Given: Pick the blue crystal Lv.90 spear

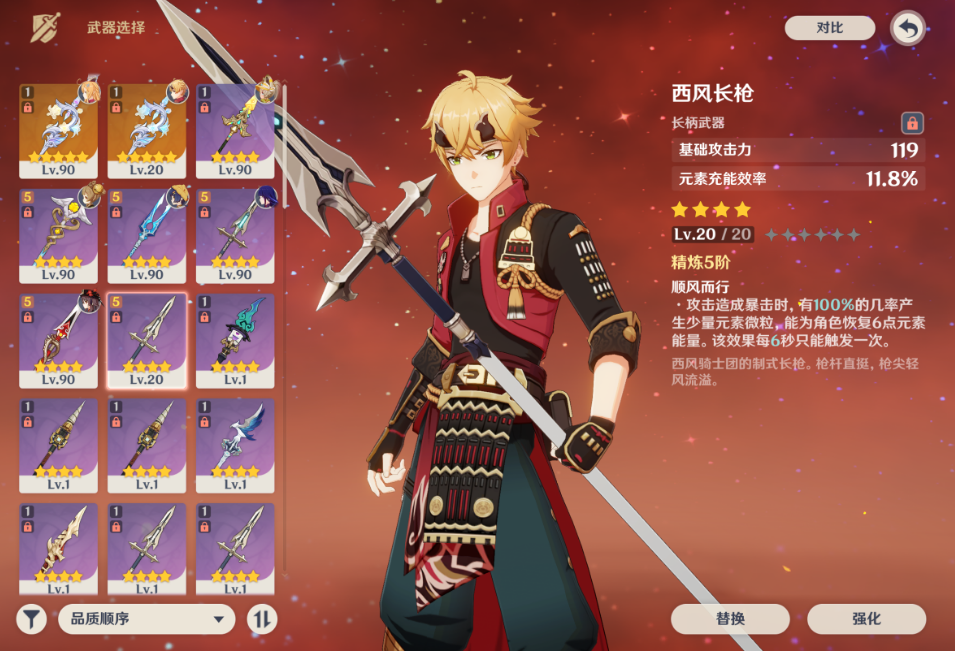Looking at the screenshot, I should point(147,235).
